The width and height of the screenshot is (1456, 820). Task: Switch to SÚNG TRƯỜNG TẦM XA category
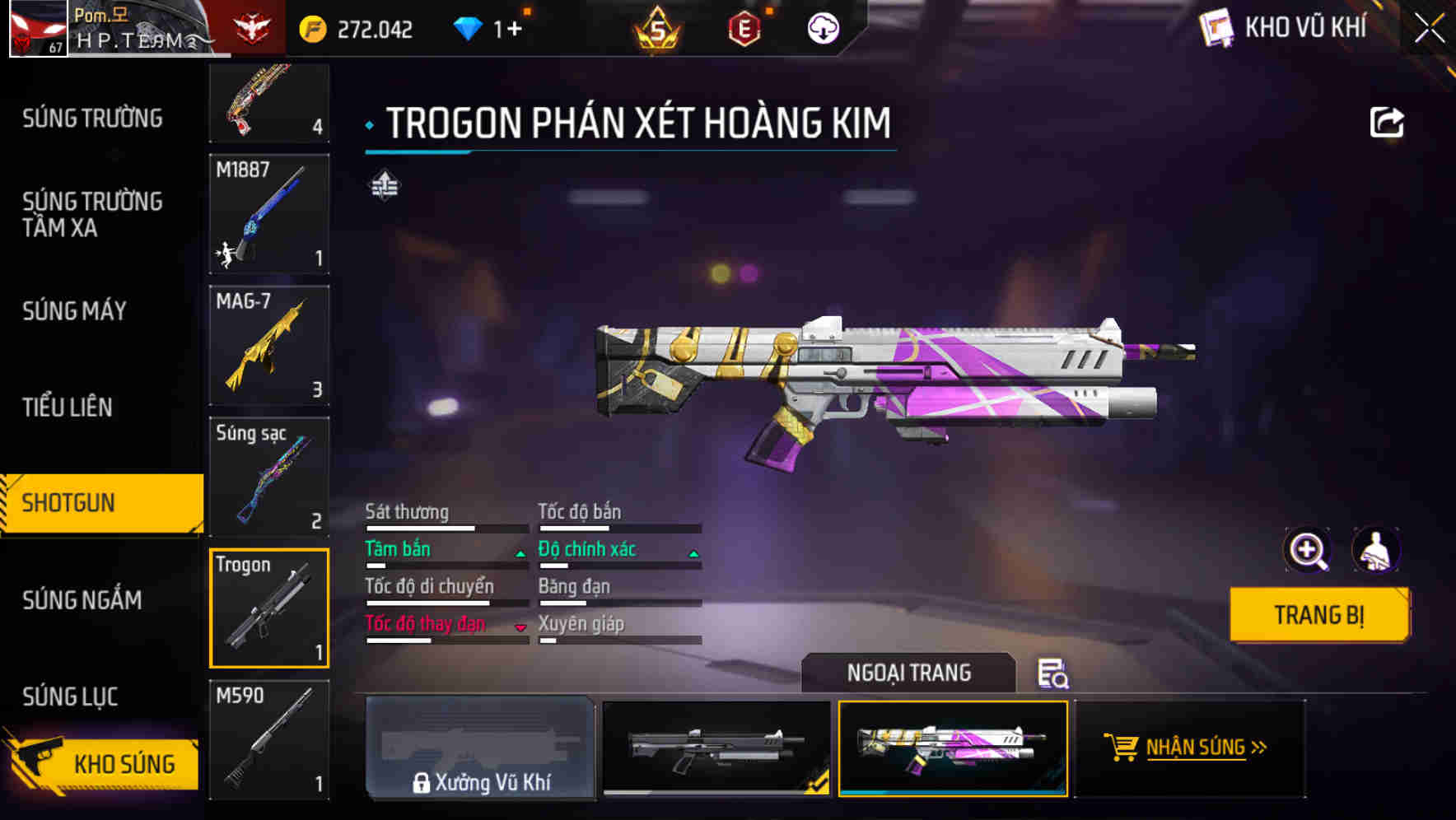(x=92, y=214)
